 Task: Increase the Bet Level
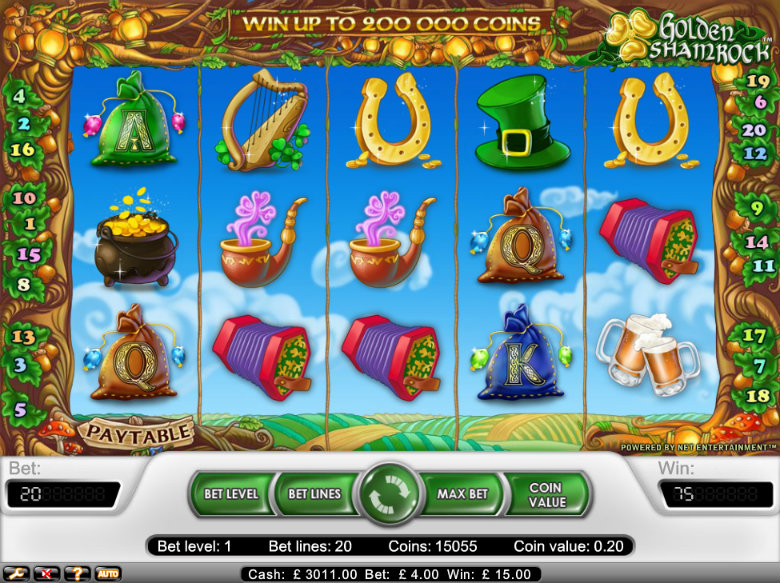[231, 494]
